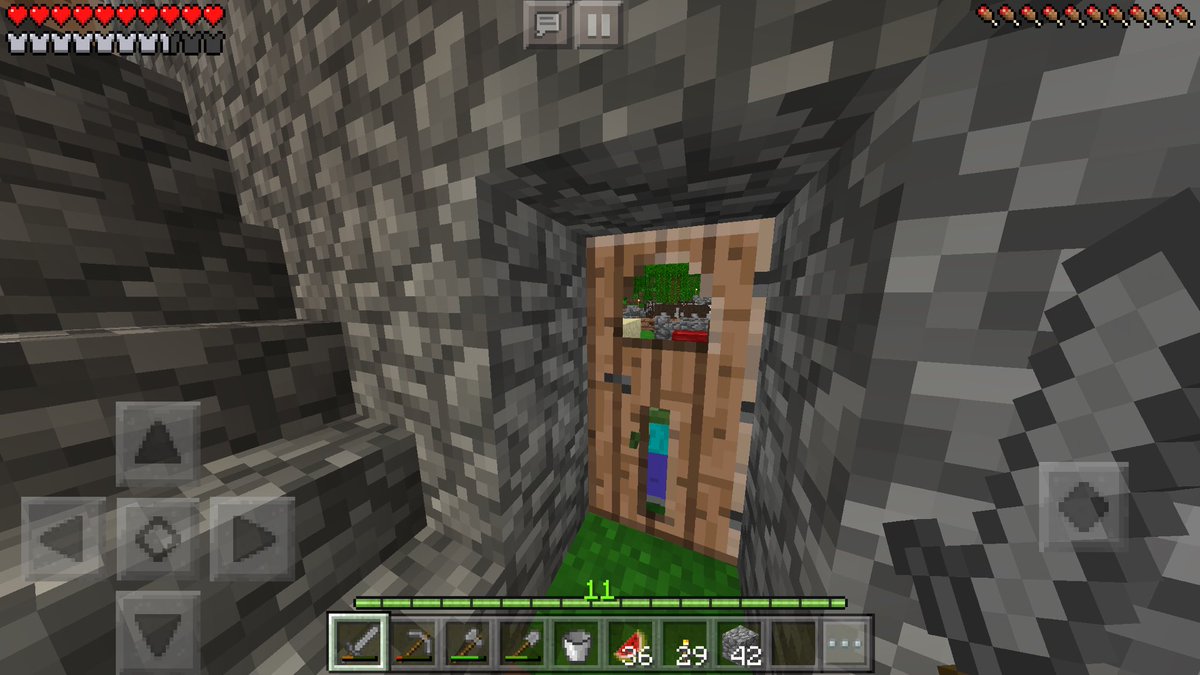Select the iron sword hotbar slot
Image resolution: width=1200 pixels, height=675 pixels.
tap(357, 643)
